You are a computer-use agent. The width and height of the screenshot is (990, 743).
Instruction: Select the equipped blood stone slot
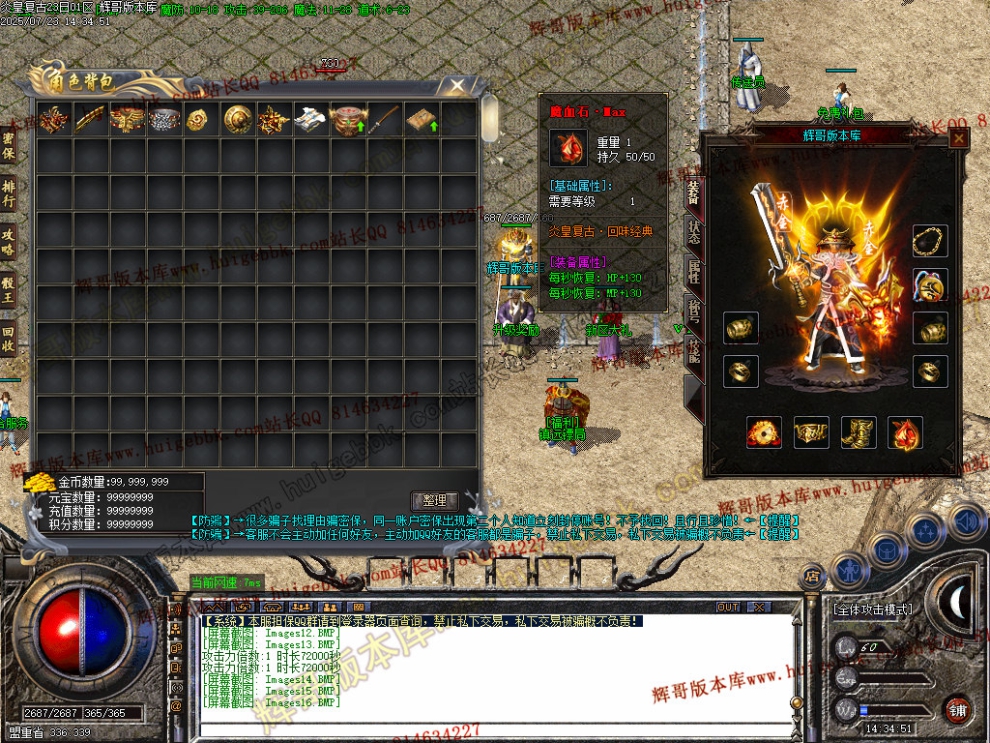(905, 432)
